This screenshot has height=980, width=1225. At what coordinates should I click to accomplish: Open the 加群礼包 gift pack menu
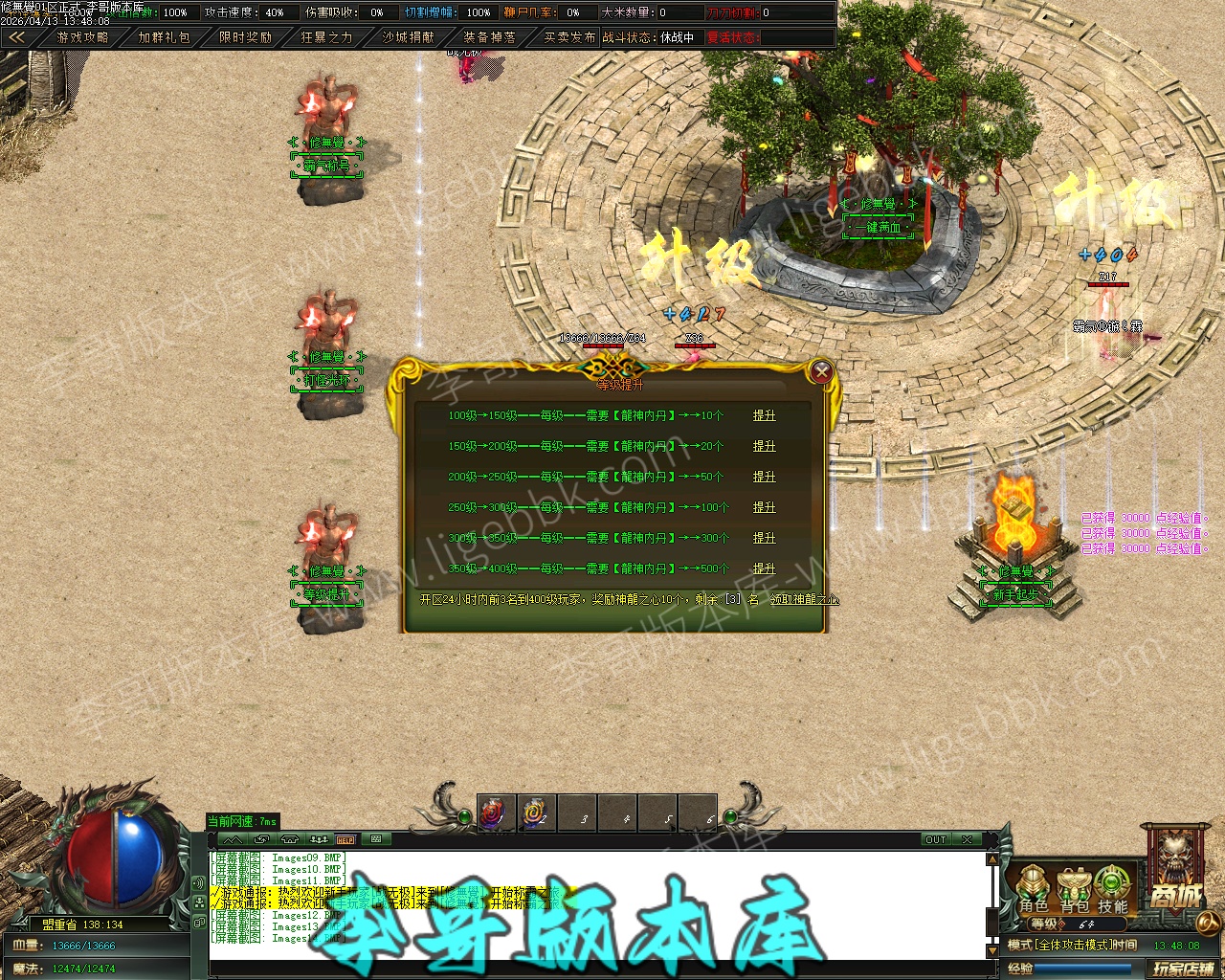click(164, 37)
